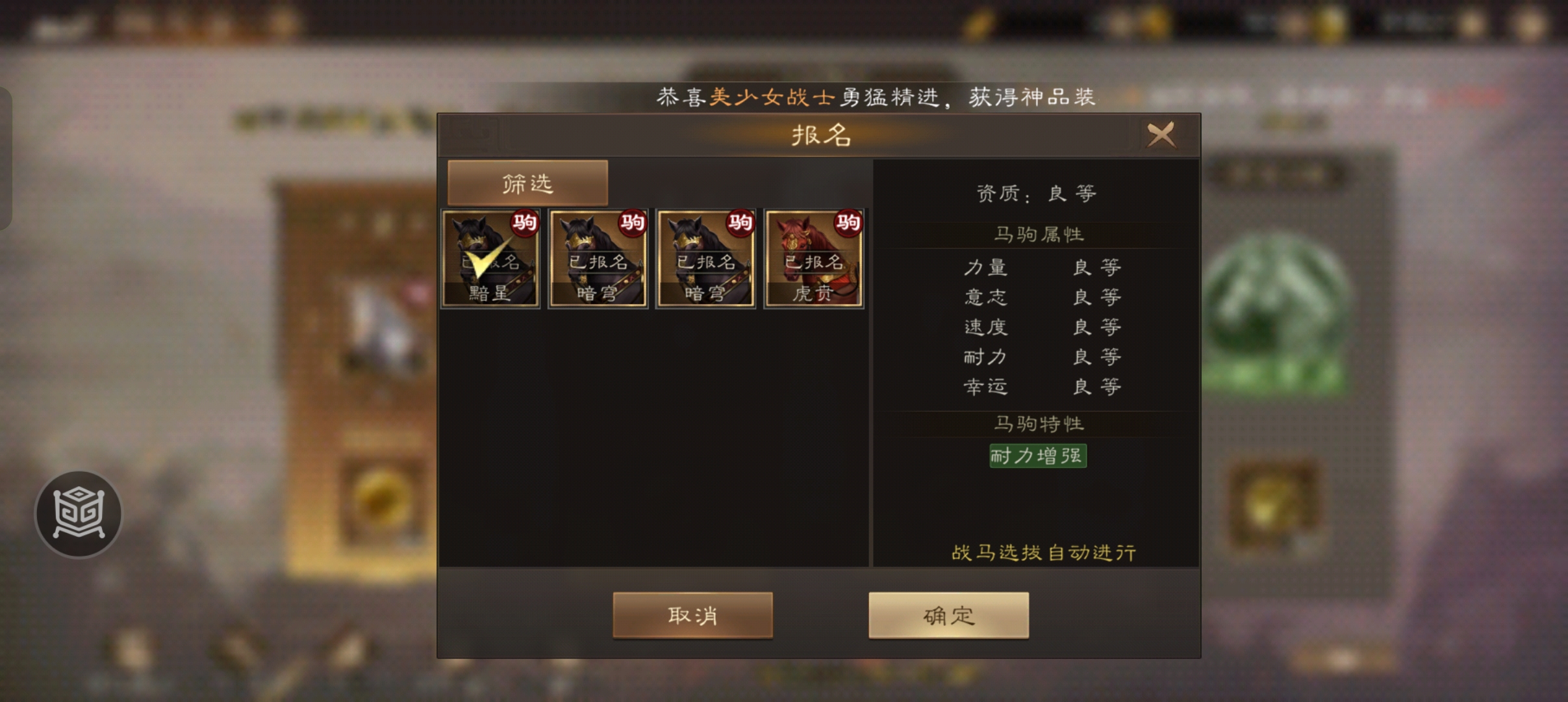Click the green 耐力增强 trait tag
Image resolution: width=1568 pixels, height=702 pixels.
(1037, 456)
